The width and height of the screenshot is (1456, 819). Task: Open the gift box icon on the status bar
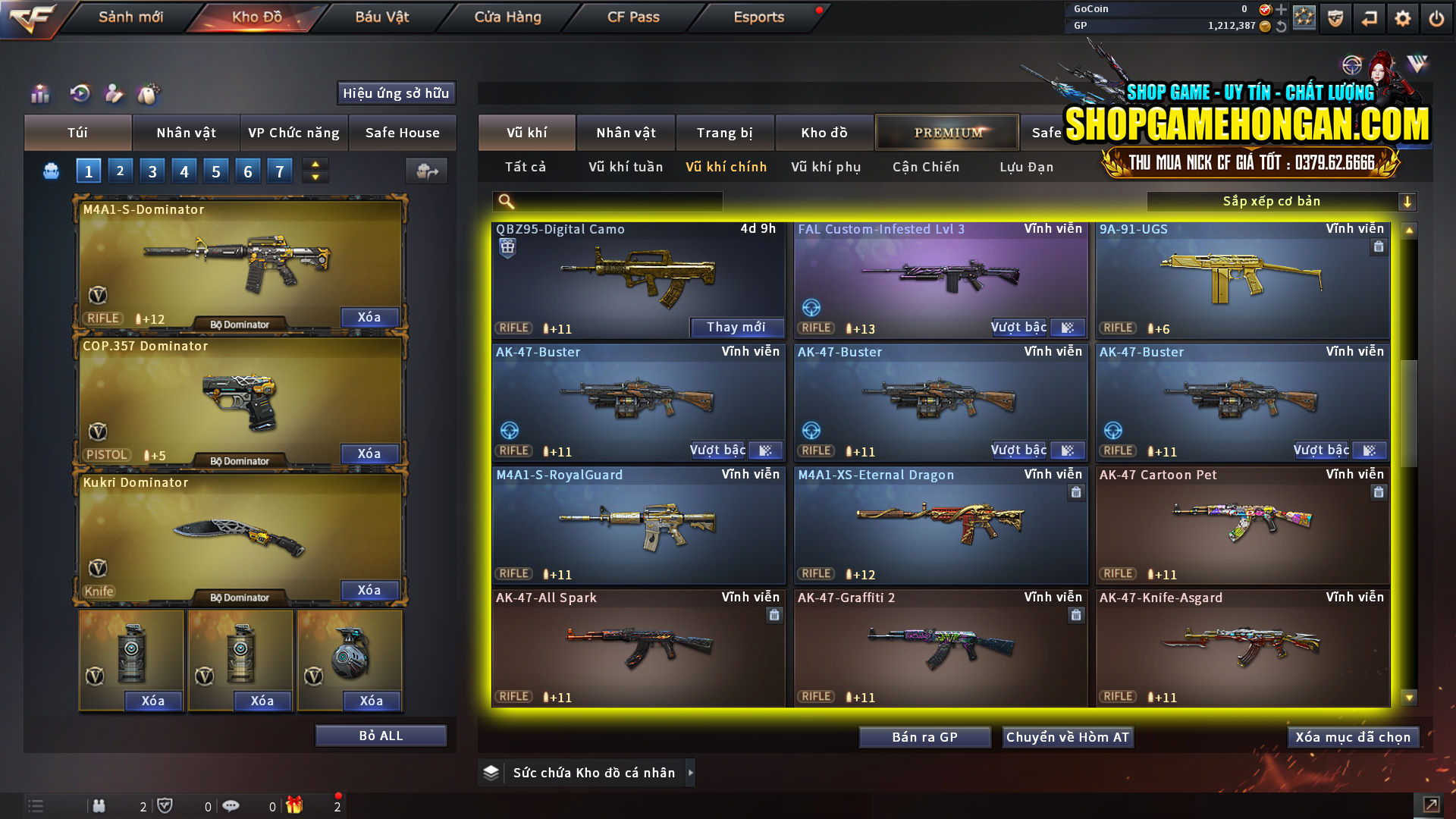coord(296,805)
